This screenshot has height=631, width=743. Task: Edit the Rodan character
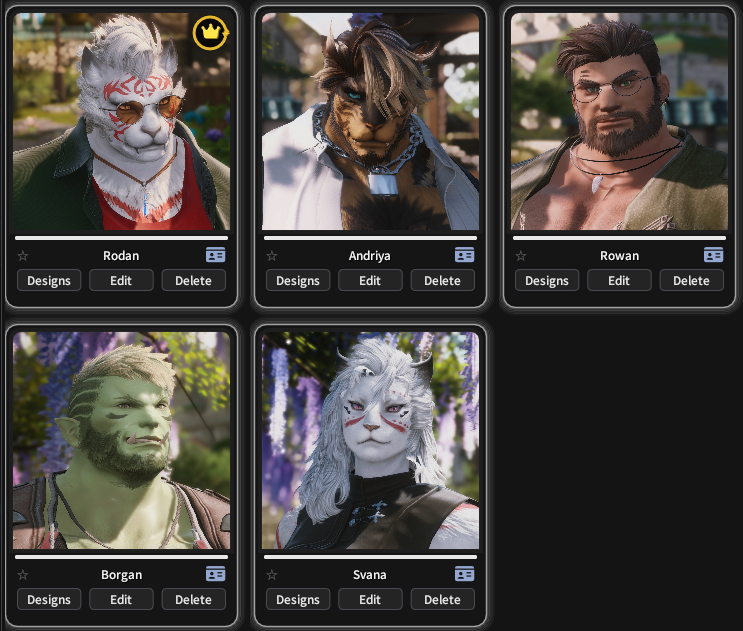tap(121, 281)
